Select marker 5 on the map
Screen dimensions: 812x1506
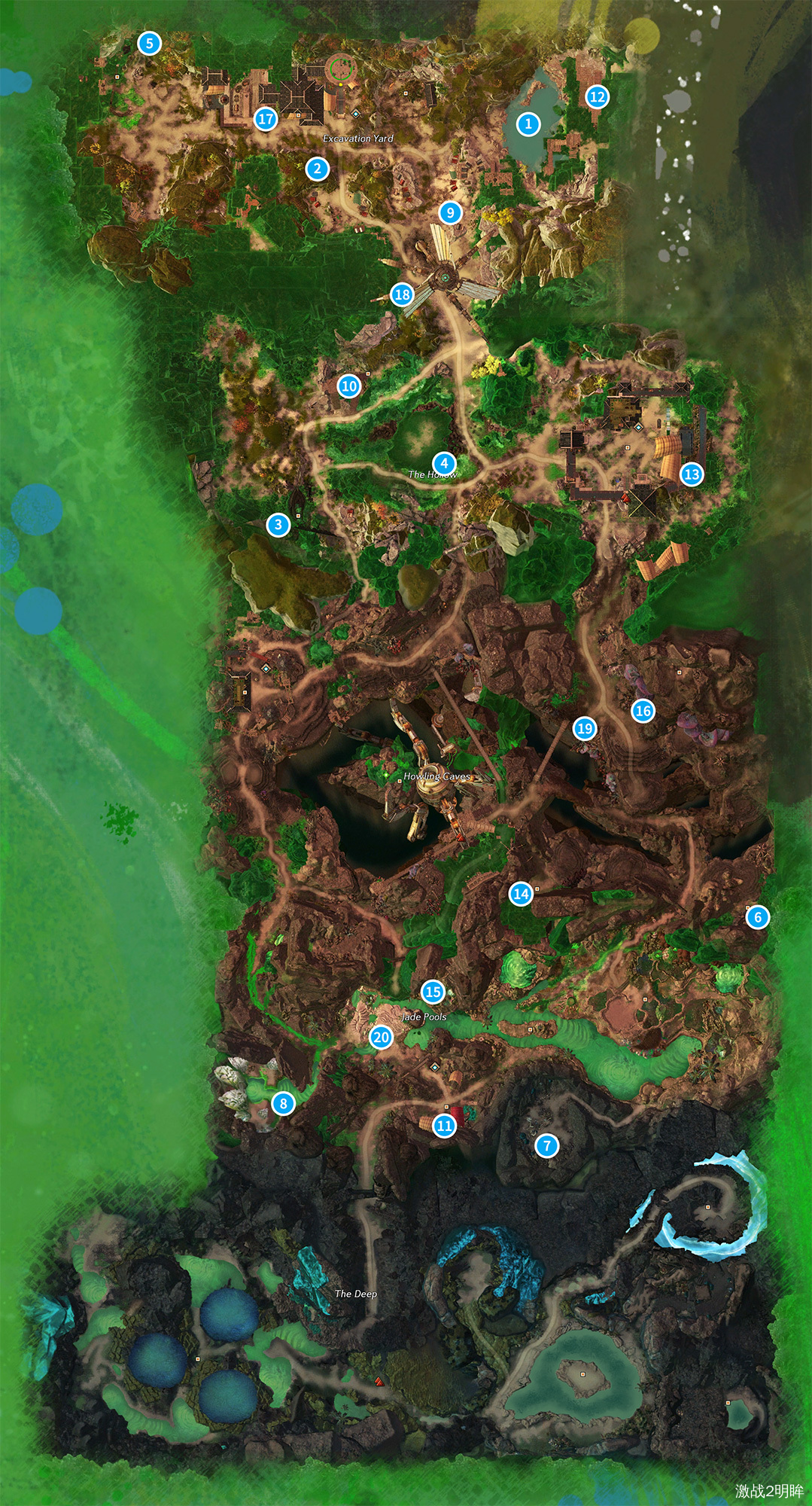coord(149,44)
